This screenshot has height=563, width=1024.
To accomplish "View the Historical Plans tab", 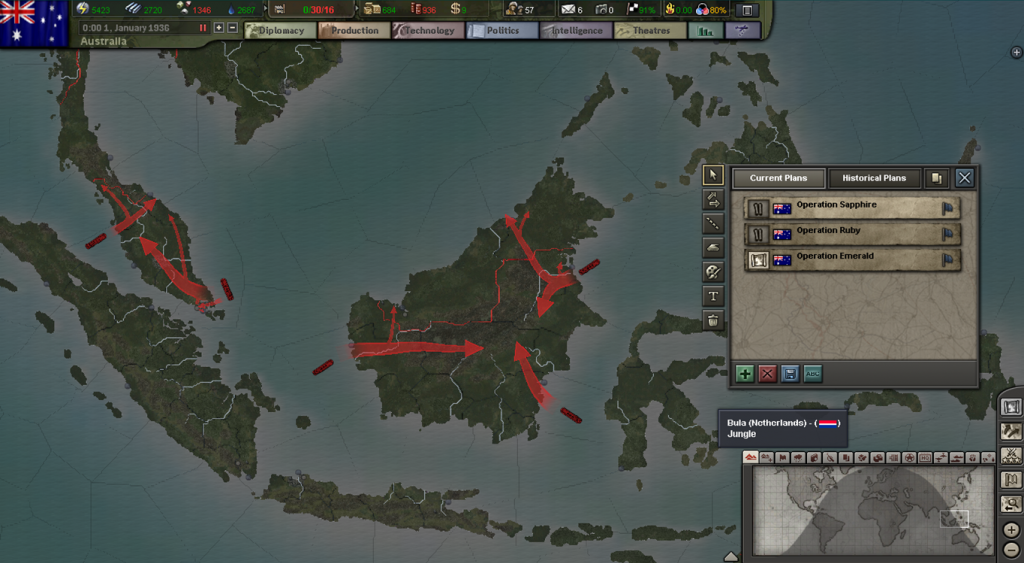I will pyautogui.click(x=874, y=178).
